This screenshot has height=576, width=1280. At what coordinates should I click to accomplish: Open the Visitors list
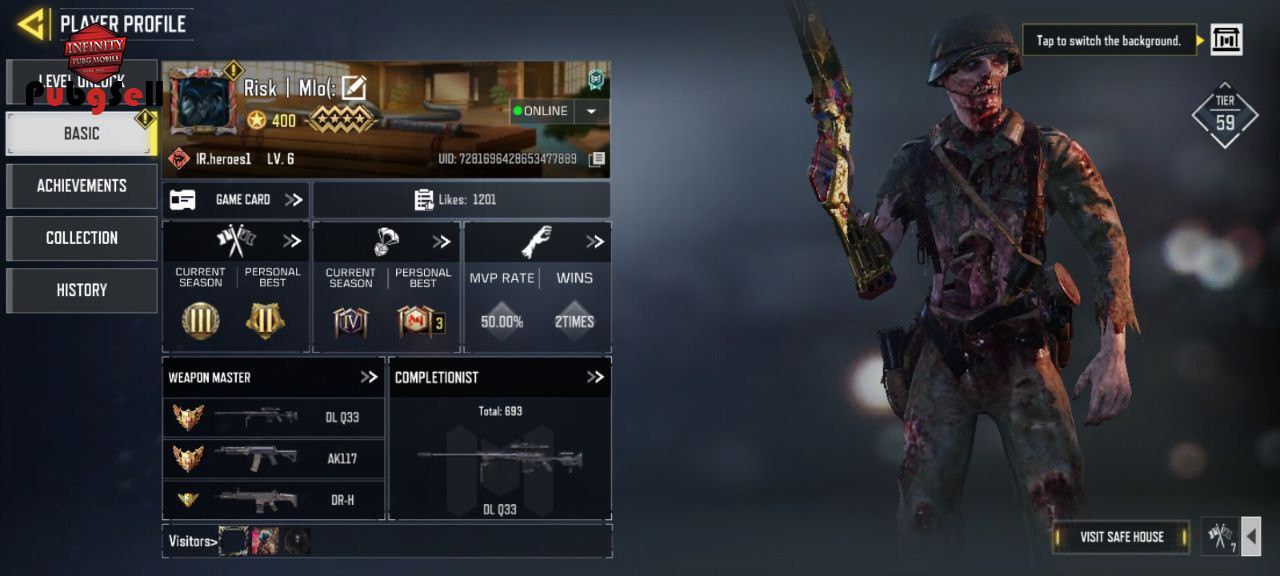coord(192,541)
